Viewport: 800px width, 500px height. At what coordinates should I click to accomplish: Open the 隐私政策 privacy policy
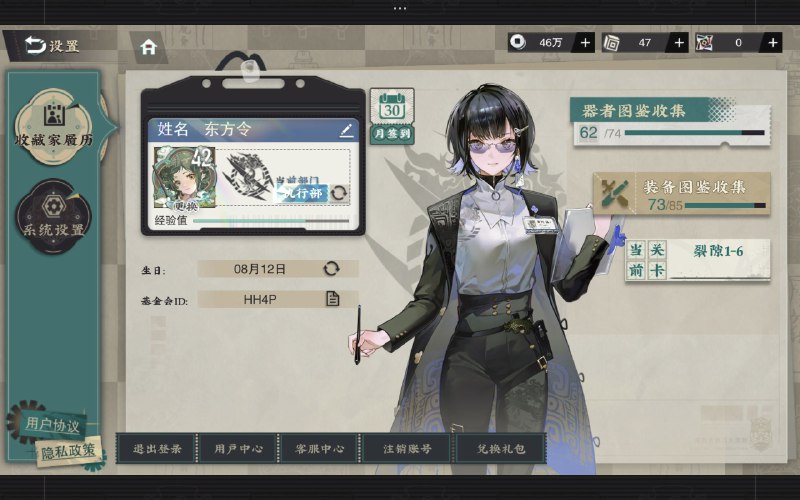coord(69,451)
